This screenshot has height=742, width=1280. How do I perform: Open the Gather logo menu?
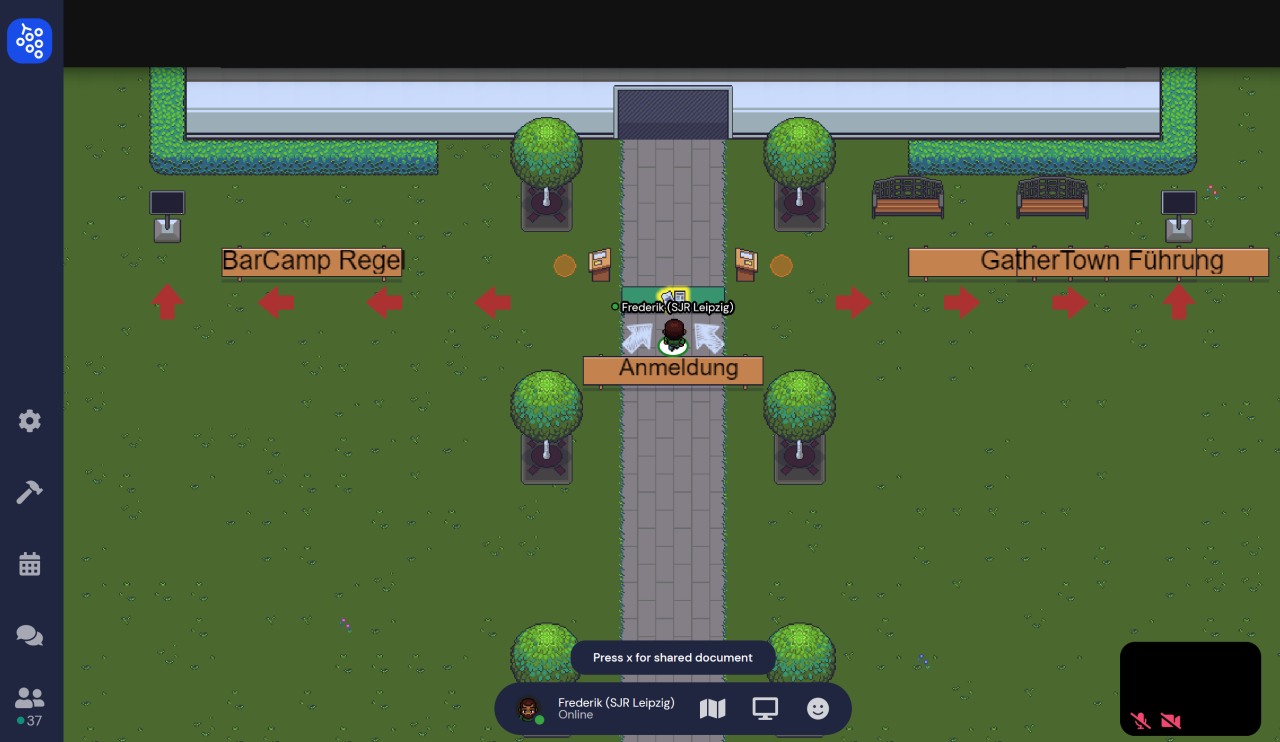[30, 40]
